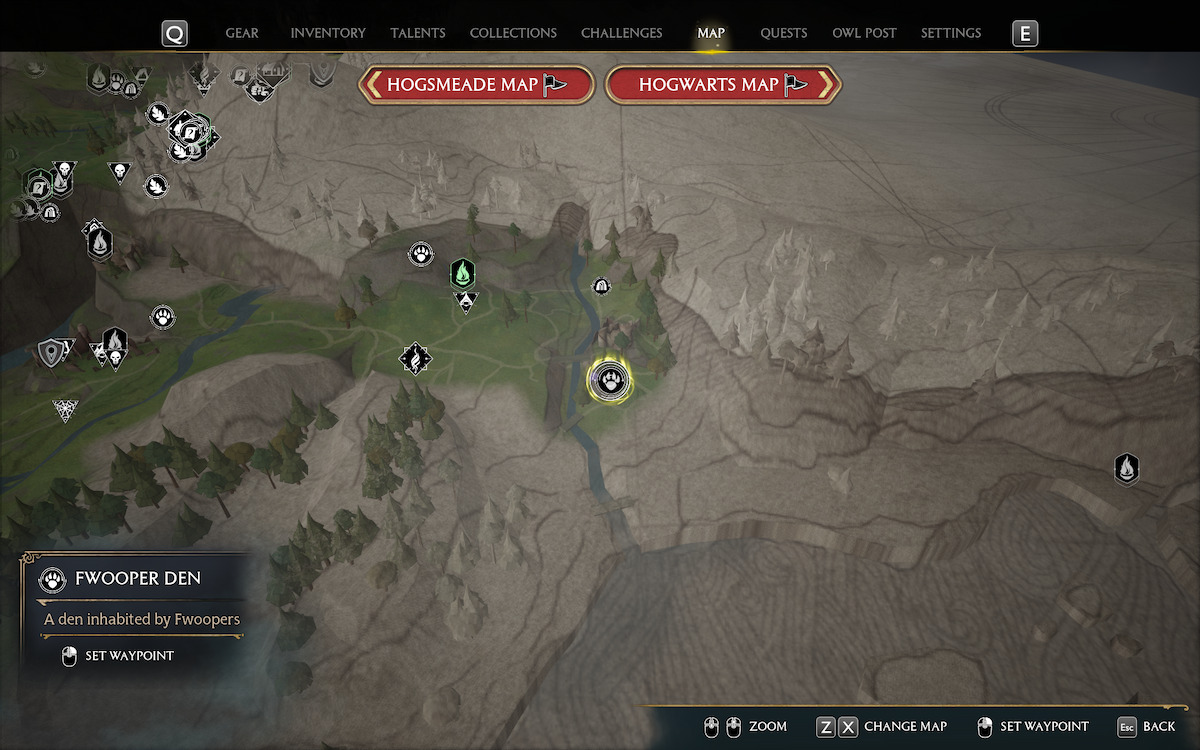Select the Map tab
Image resolution: width=1200 pixels, height=750 pixels.
[x=711, y=33]
